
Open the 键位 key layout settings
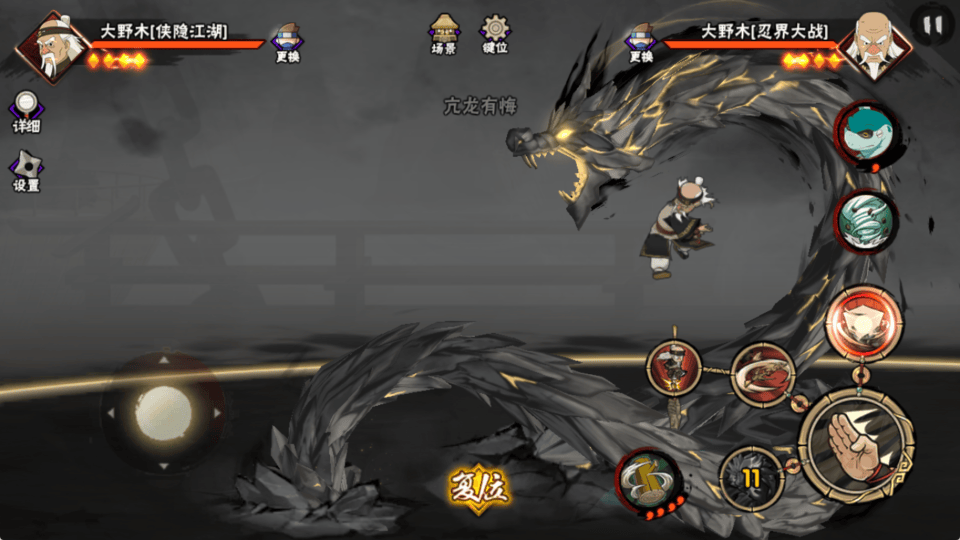point(494,32)
